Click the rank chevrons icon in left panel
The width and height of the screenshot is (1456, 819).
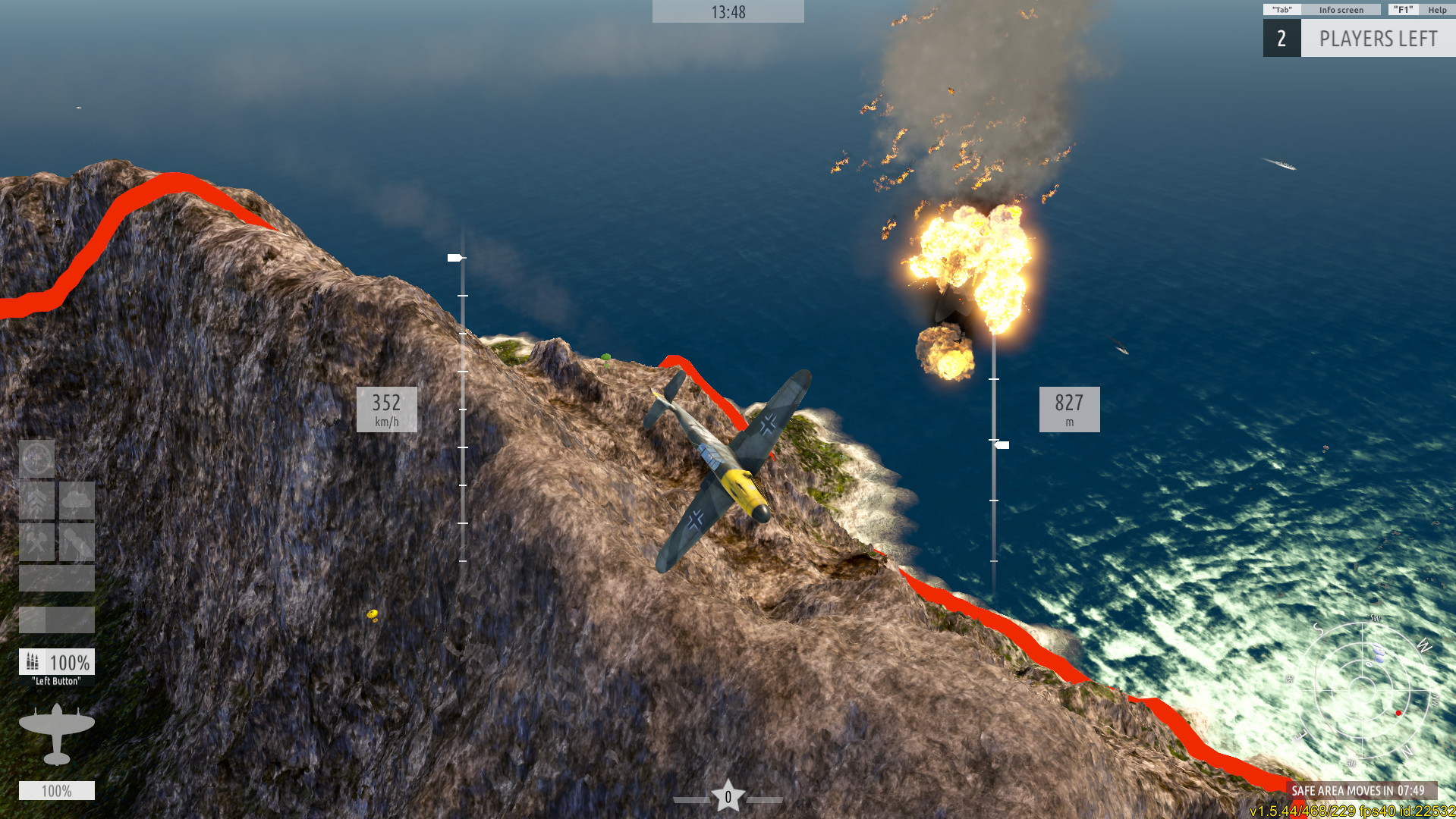pyautogui.click(x=35, y=500)
